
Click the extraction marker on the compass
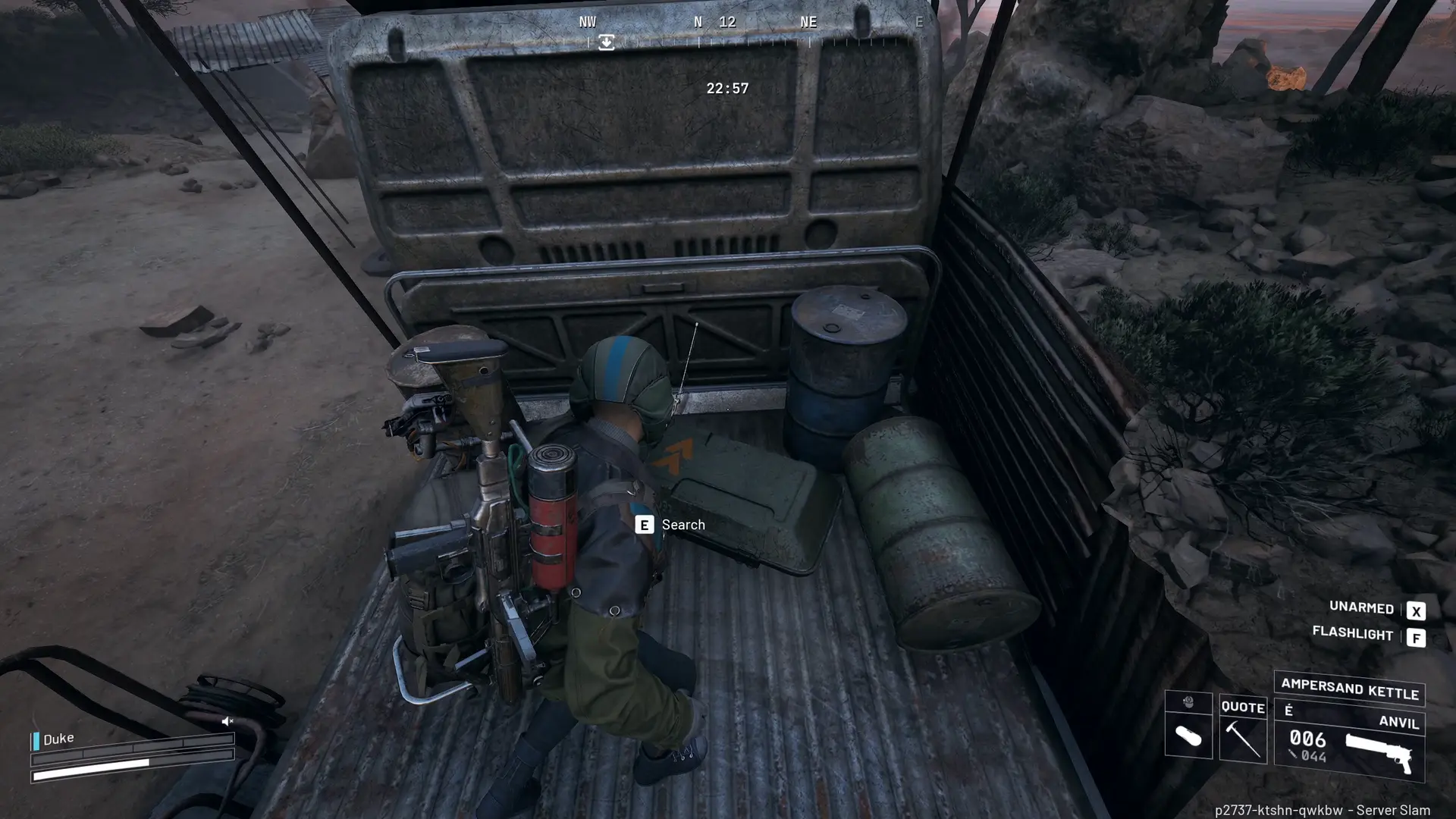click(x=606, y=42)
